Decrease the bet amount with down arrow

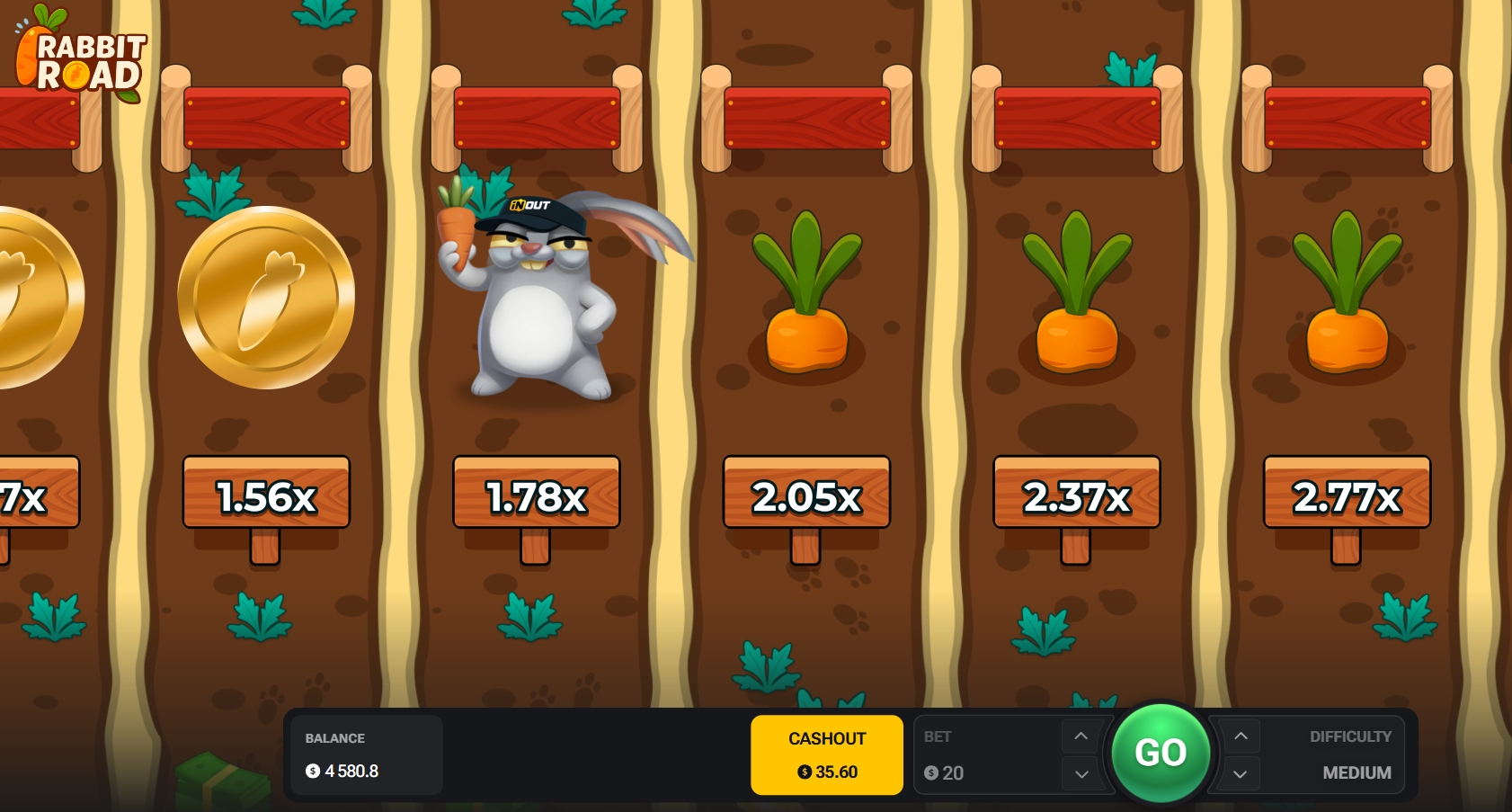coord(1081,773)
